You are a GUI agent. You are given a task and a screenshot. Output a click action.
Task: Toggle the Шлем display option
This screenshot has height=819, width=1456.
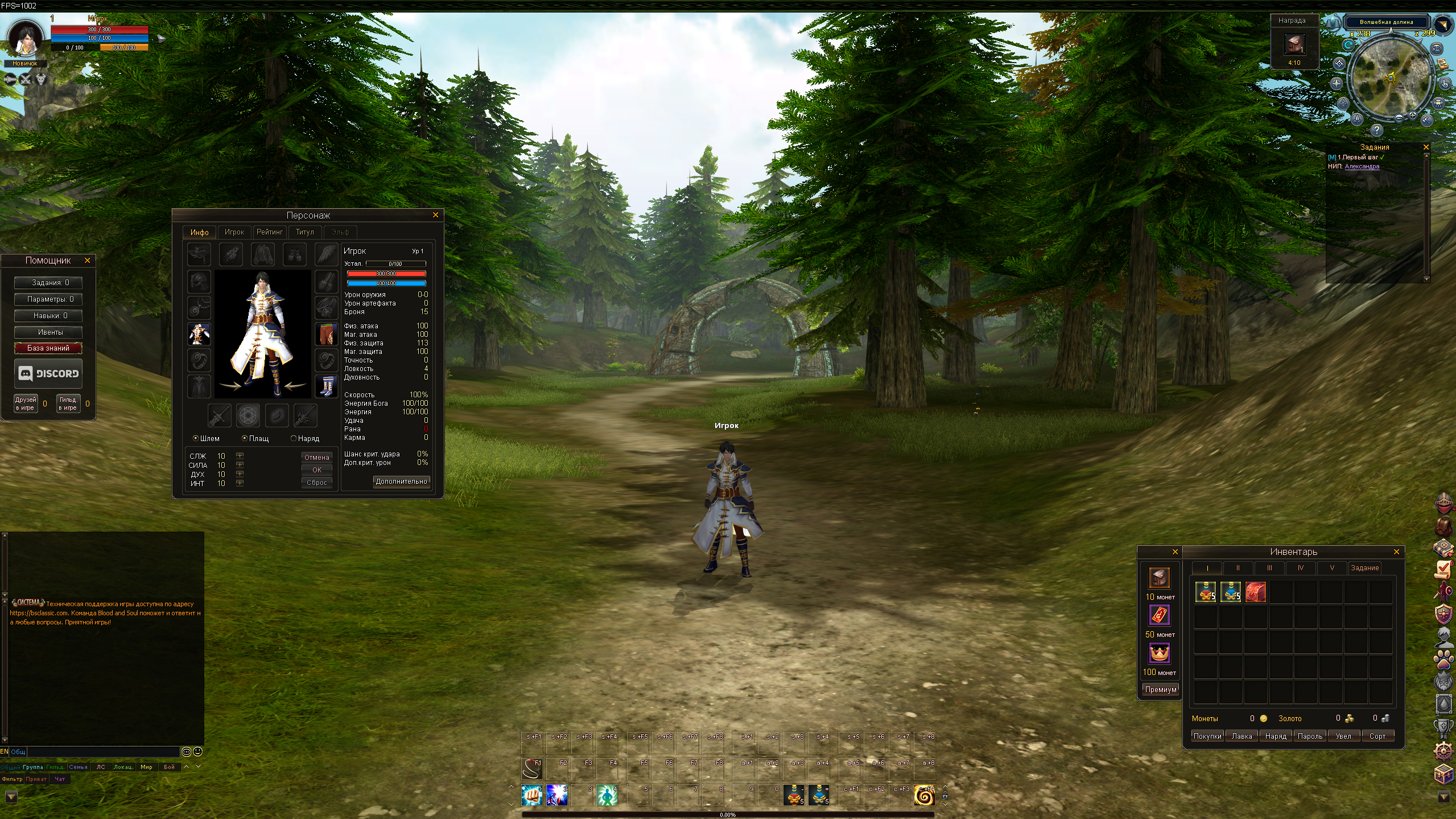(196, 438)
